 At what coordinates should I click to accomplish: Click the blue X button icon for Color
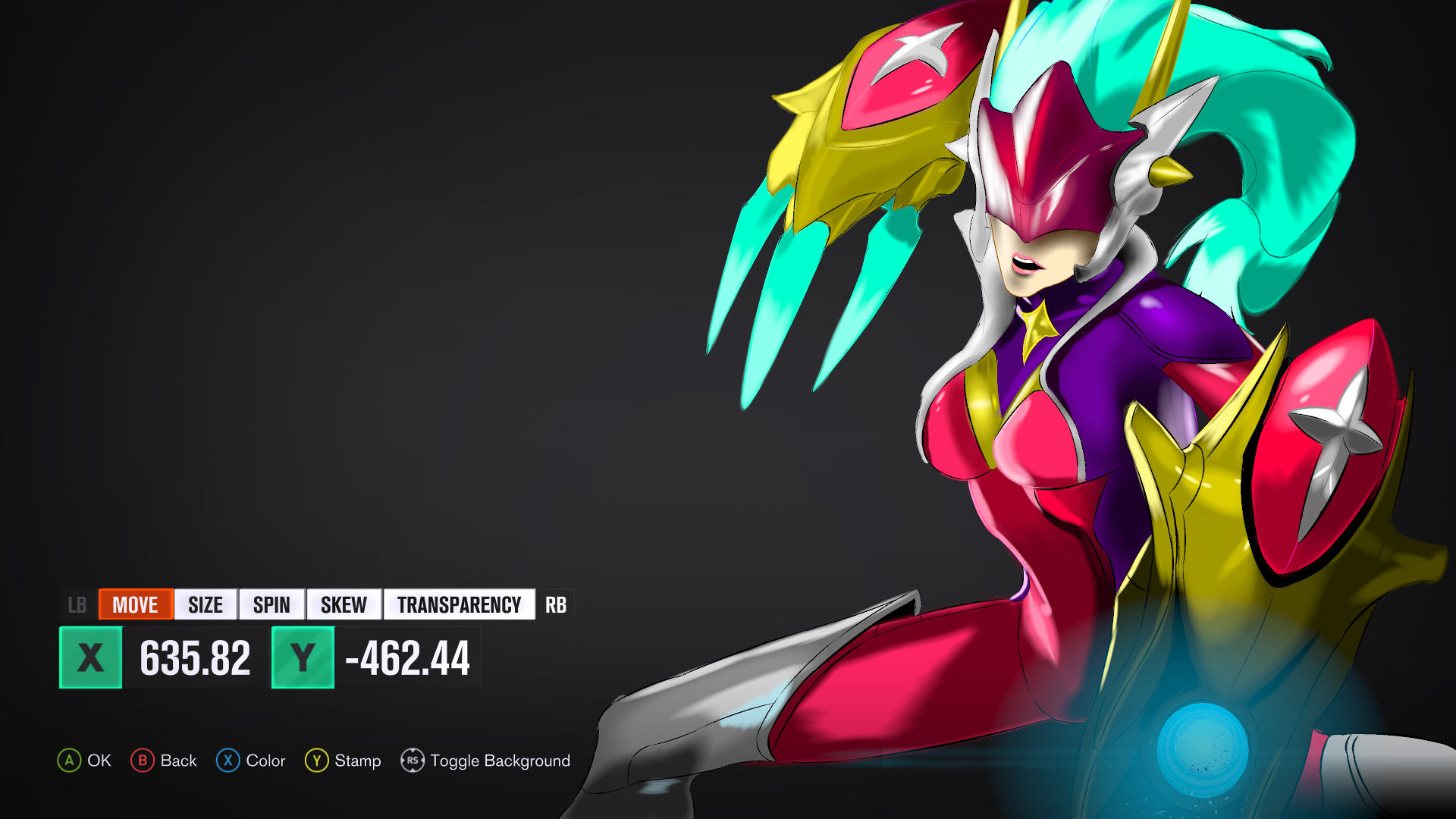227,761
